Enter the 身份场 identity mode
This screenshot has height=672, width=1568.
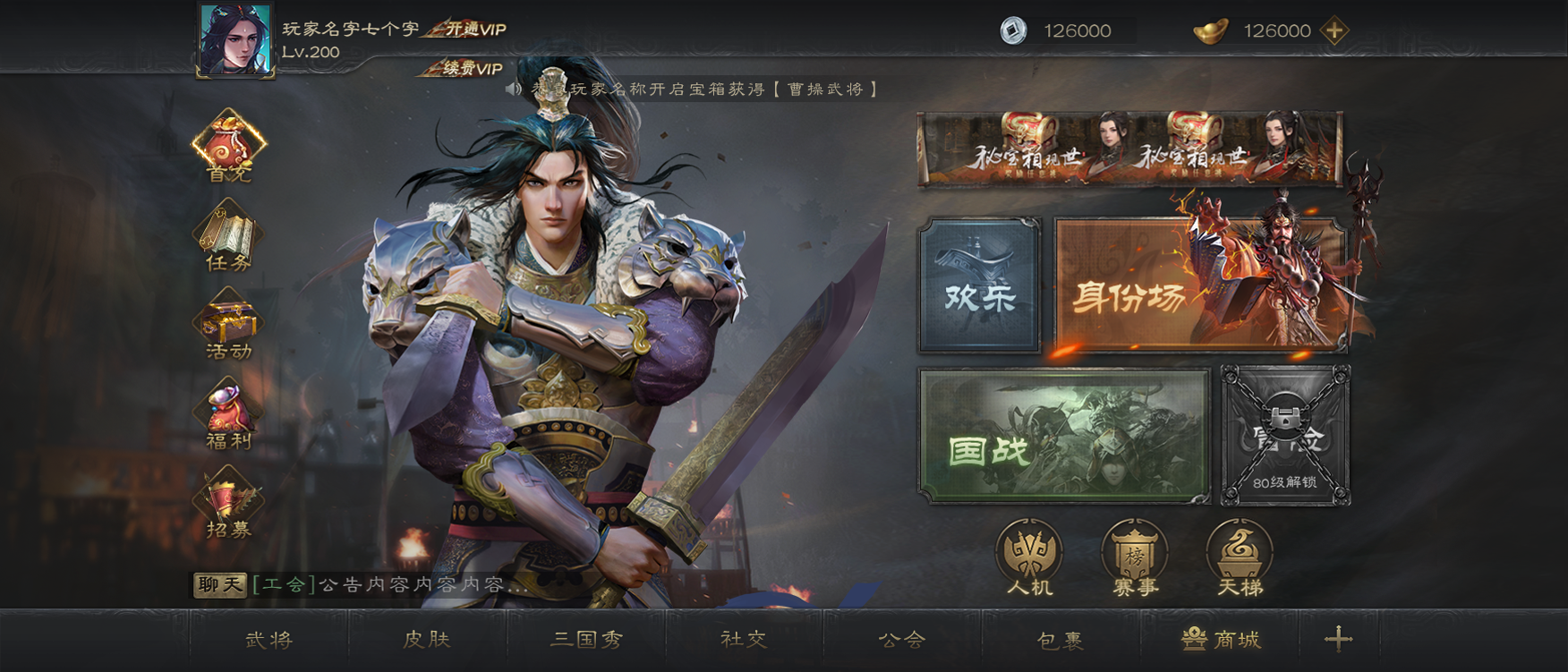pos(1199,285)
